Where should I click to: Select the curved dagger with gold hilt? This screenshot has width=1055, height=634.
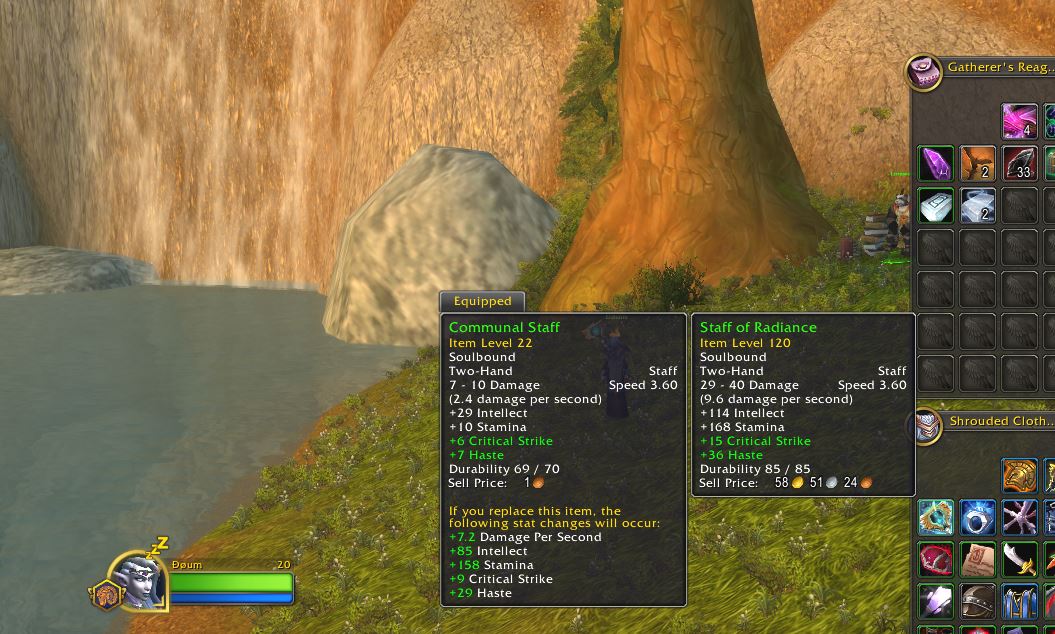pos(1020,559)
